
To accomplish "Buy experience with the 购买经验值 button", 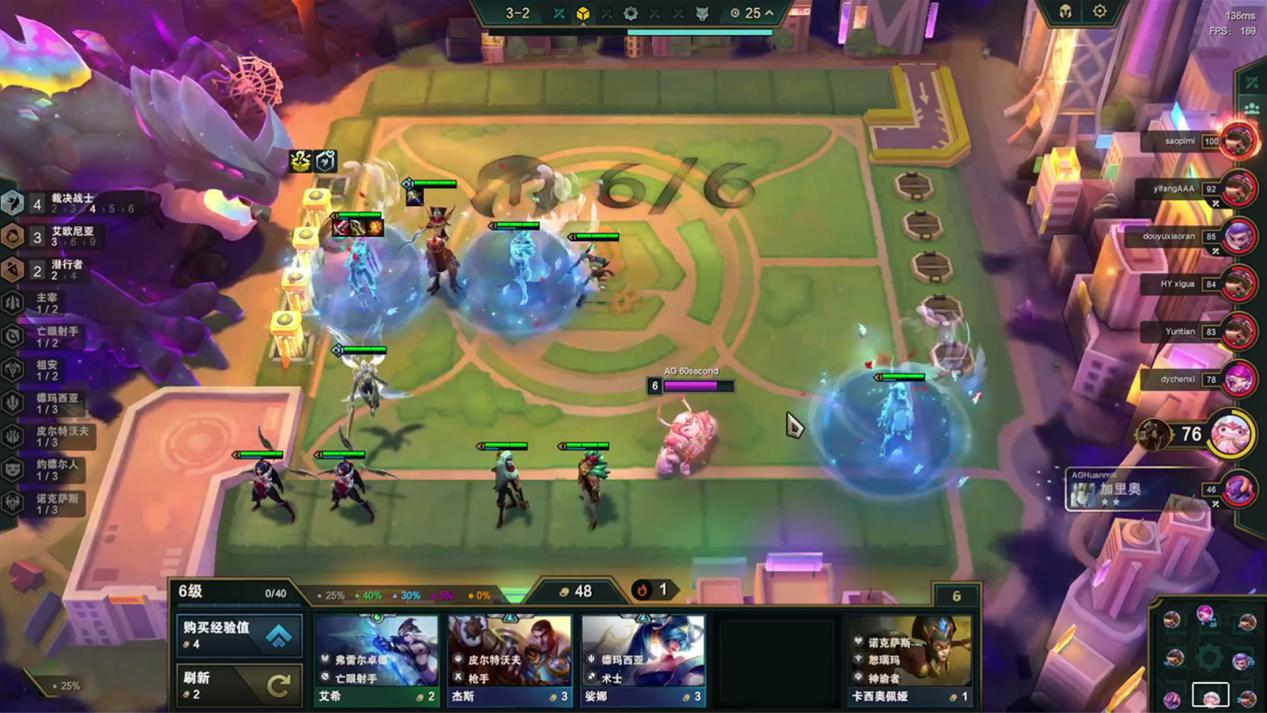I will click(239, 635).
